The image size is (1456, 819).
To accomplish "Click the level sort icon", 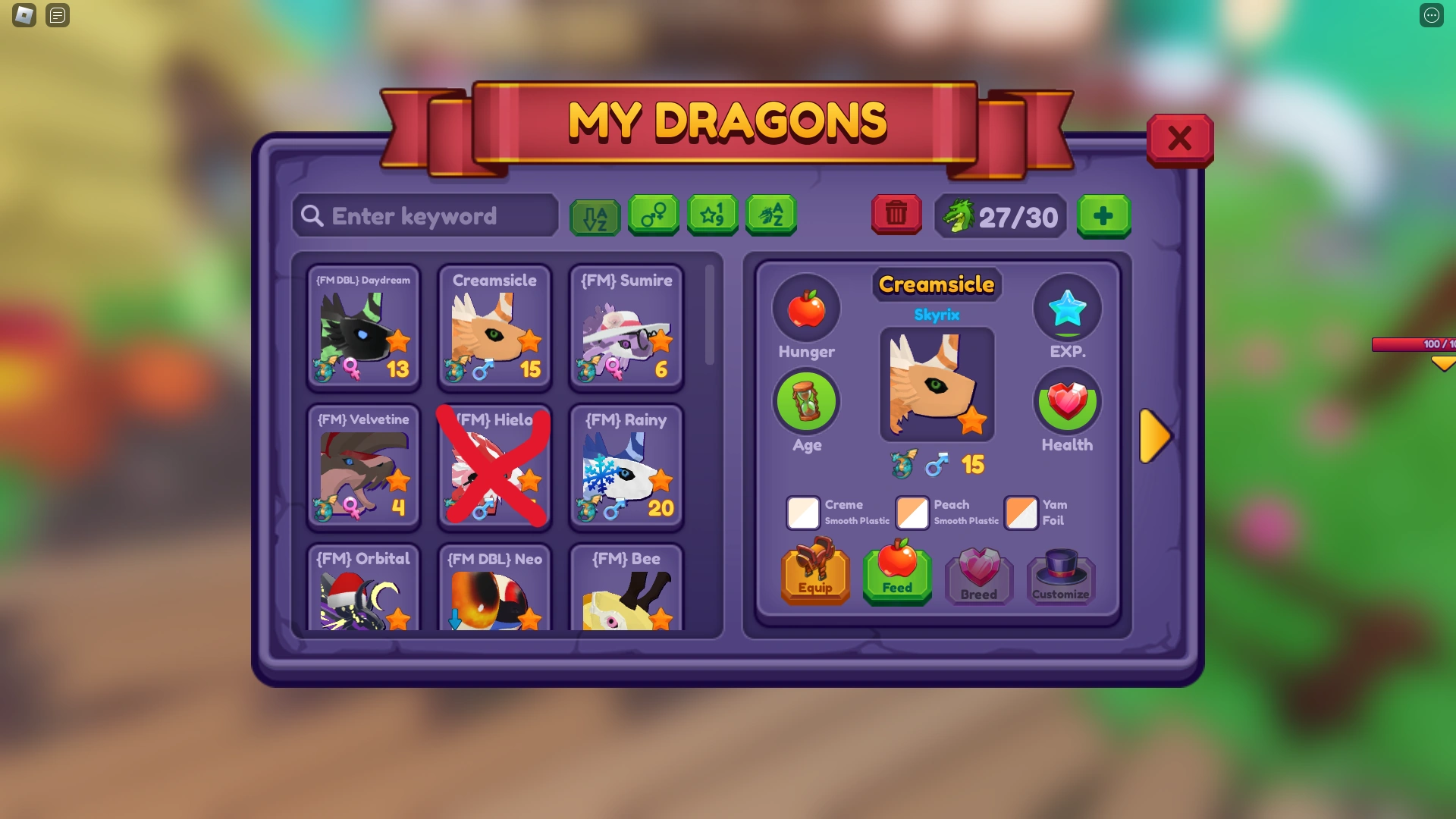I will (712, 215).
